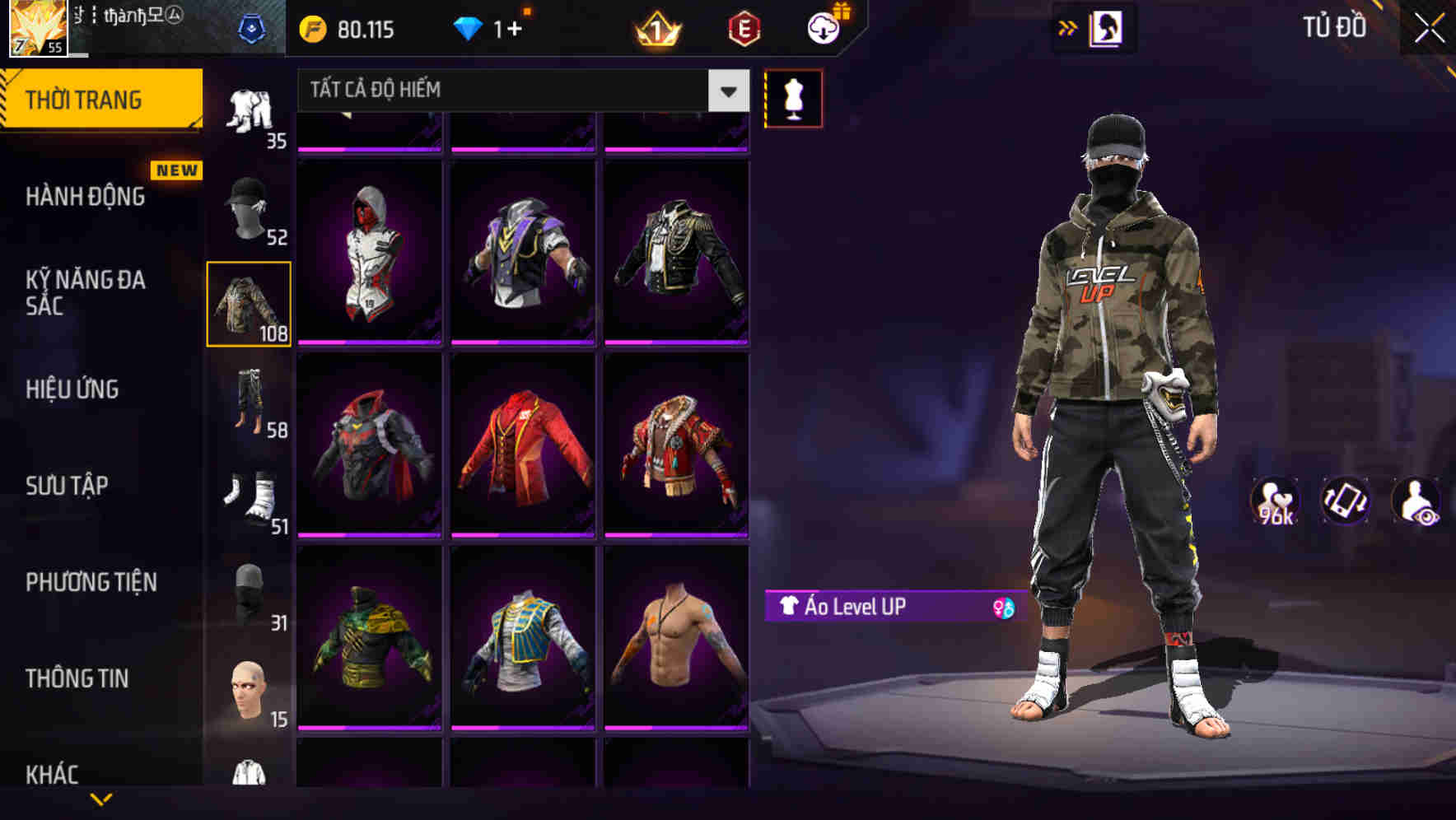Select the mannequin try-on icon

click(x=793, y=98)
